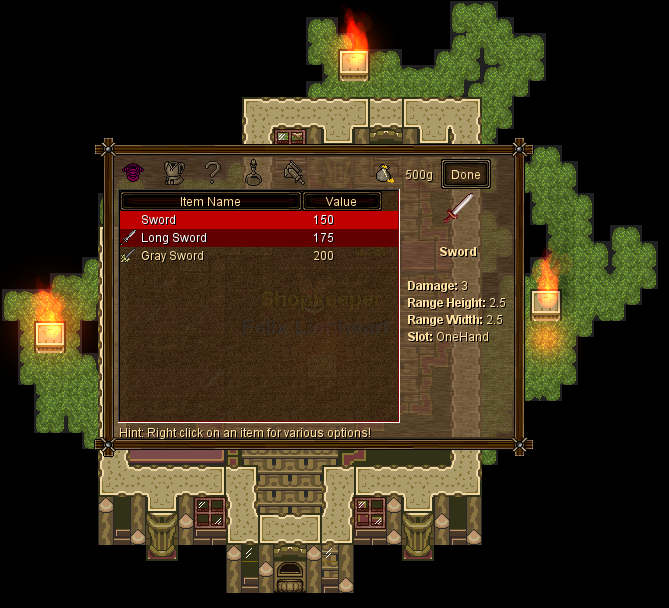Screen dimensions: 669x608
Task: Switch to the purple helmet category tab
Action: click(x=134, y=173)
